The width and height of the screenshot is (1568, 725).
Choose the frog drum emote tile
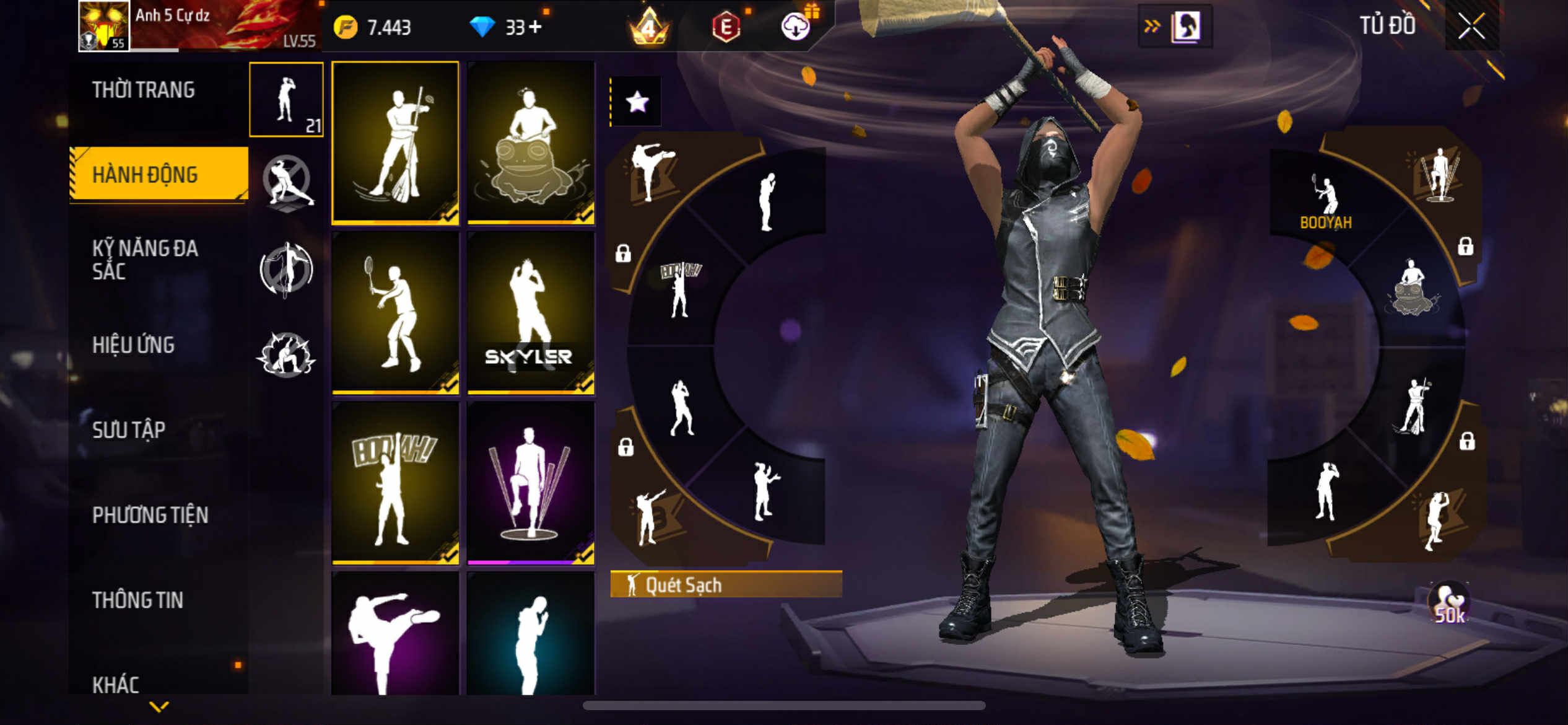click(x=531, y=143)
